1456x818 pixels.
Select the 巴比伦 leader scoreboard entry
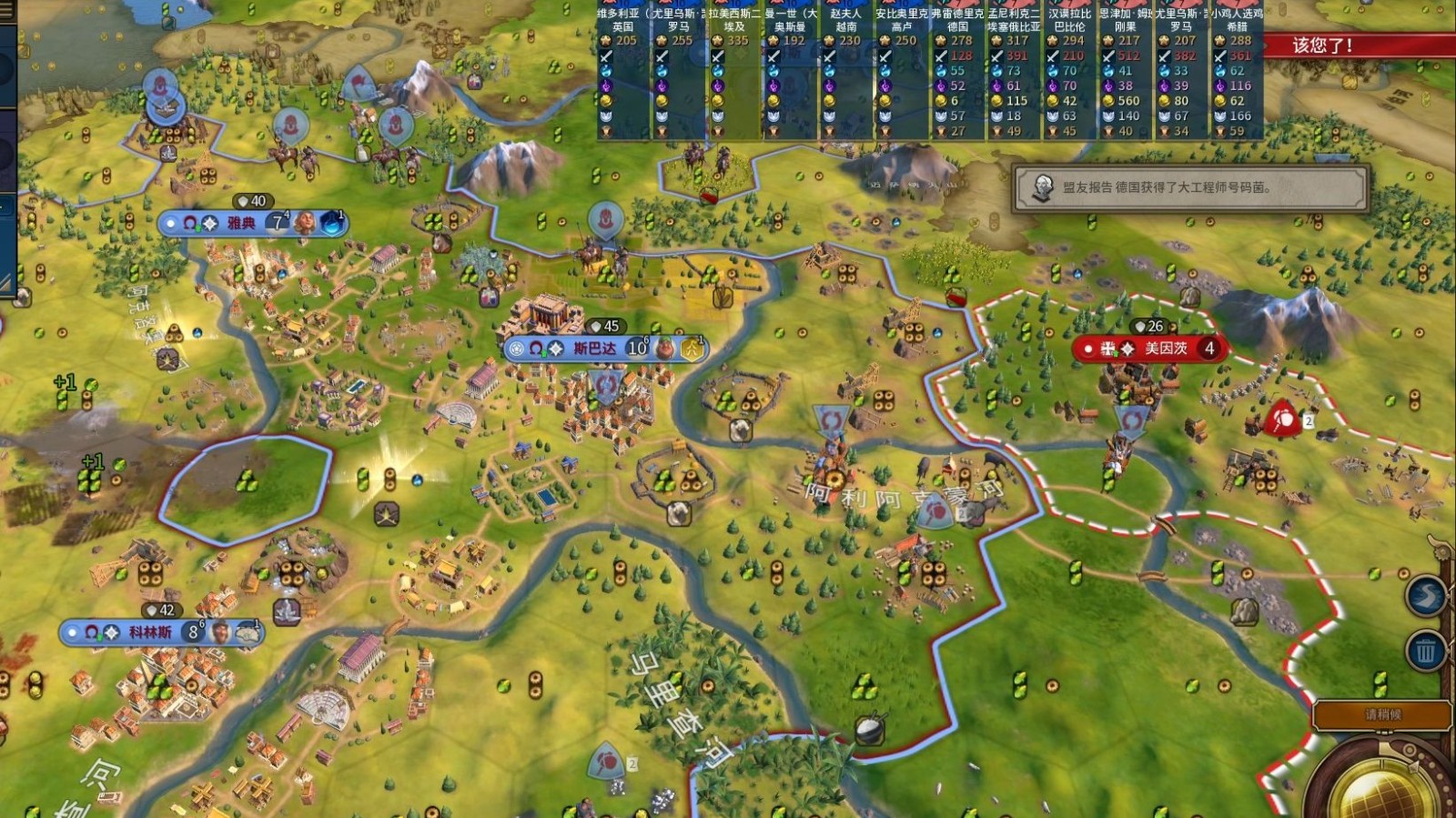pyautogui.click(x=1069, y=73)
